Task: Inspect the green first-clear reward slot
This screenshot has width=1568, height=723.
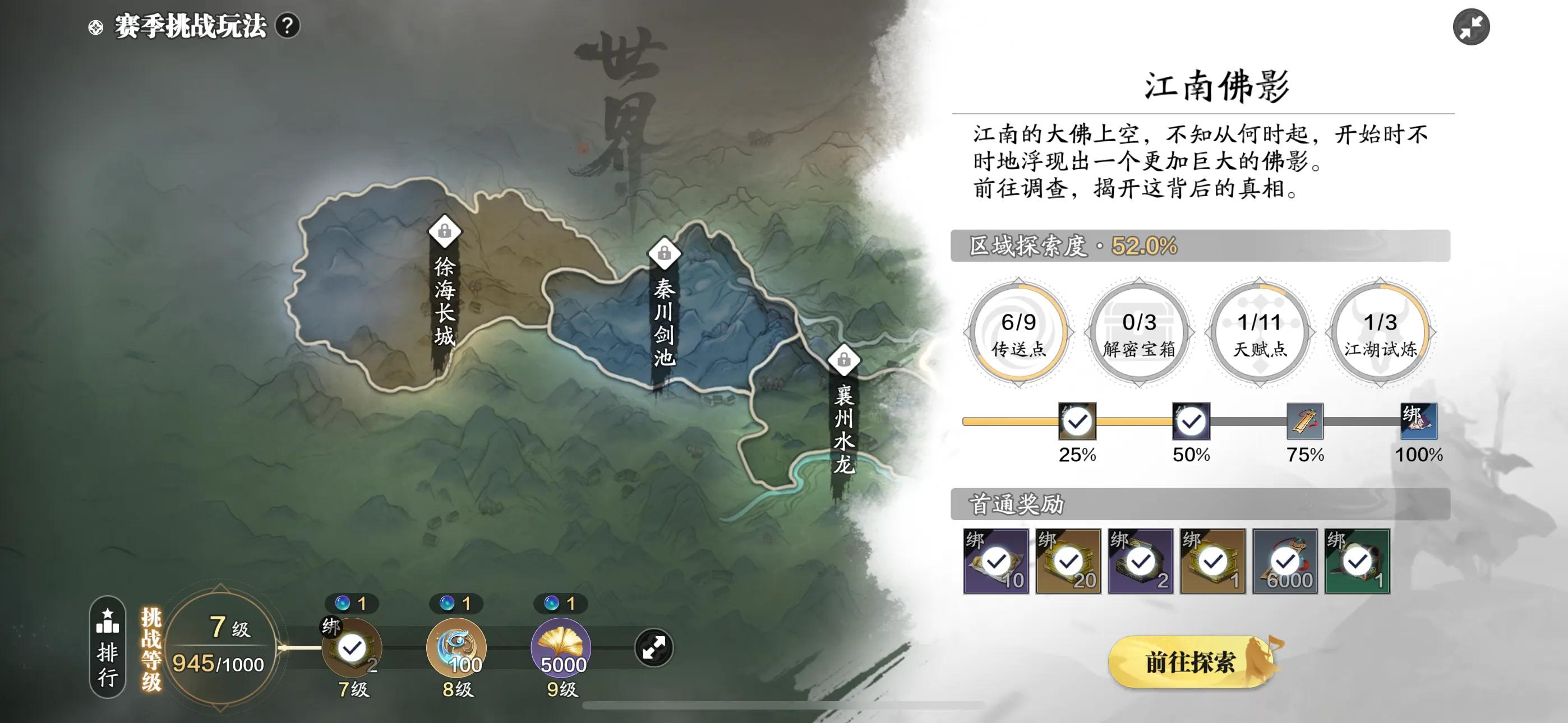Action: pyautogui.click(x=1357, y=561)
